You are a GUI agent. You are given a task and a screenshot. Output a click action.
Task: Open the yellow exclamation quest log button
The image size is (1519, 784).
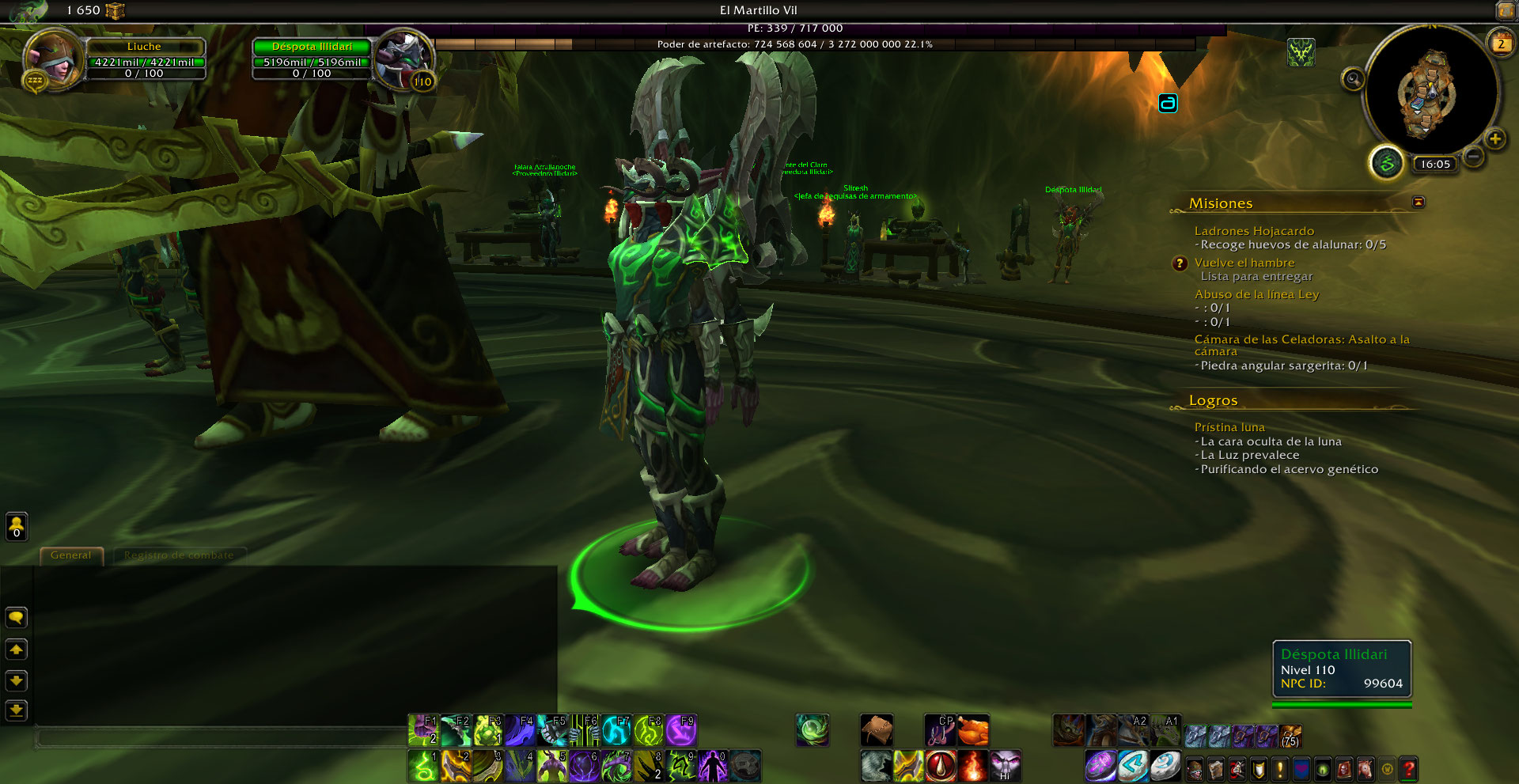(1280, 768)
